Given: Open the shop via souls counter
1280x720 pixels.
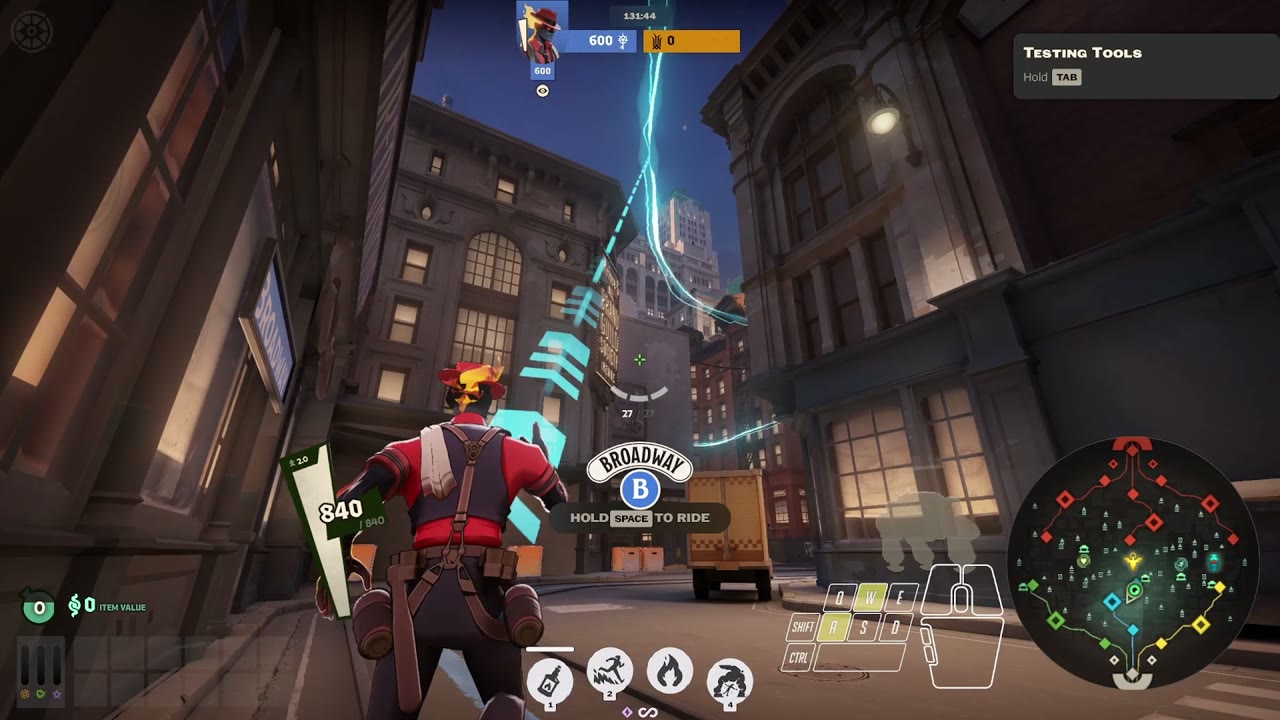Looking at the screenshot, I should [x=39, y=607].
